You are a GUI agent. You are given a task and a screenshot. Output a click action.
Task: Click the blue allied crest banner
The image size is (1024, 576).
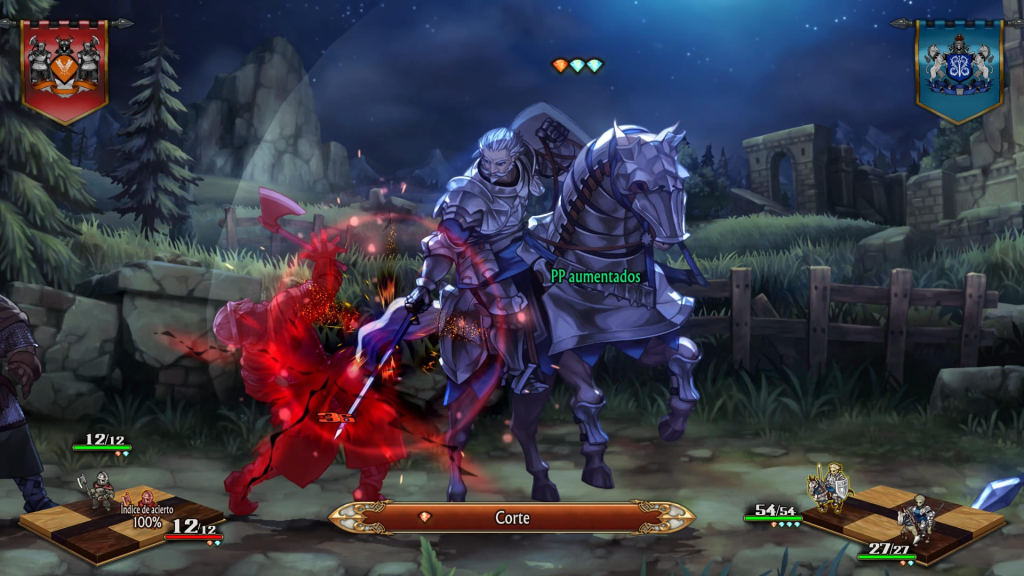coord(958,67)
